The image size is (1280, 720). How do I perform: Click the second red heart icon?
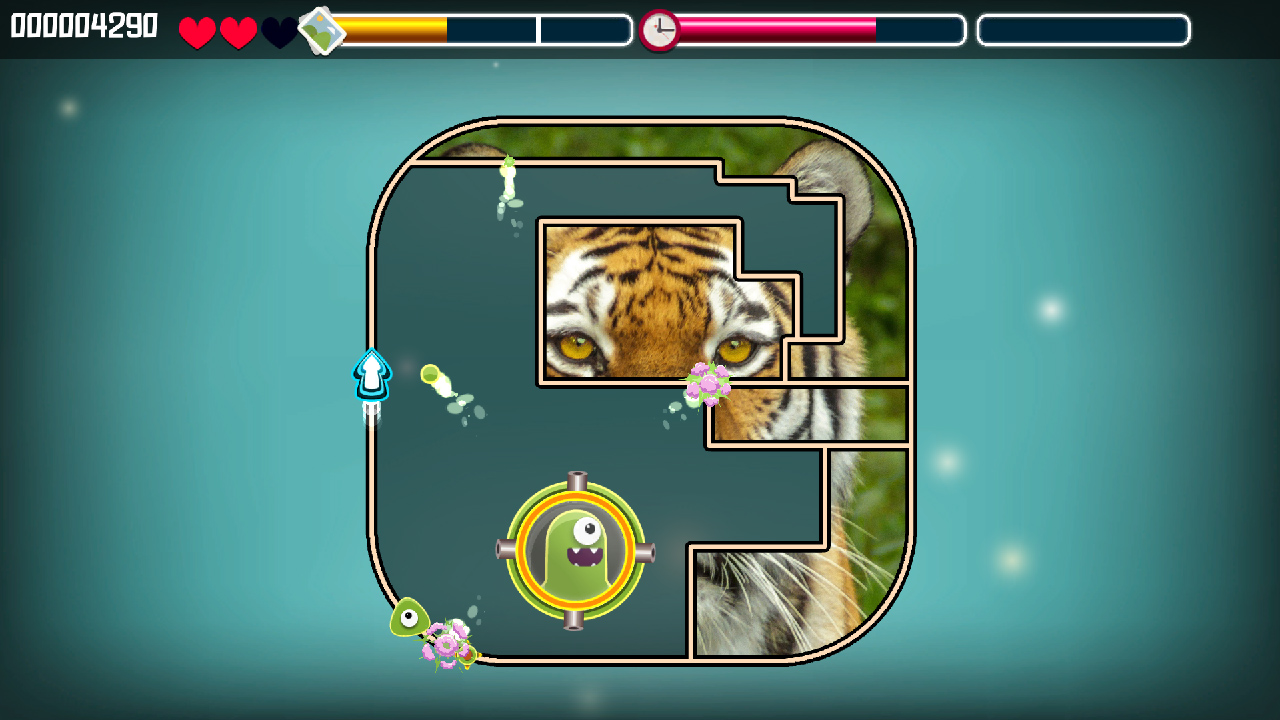tap(237, 30)
